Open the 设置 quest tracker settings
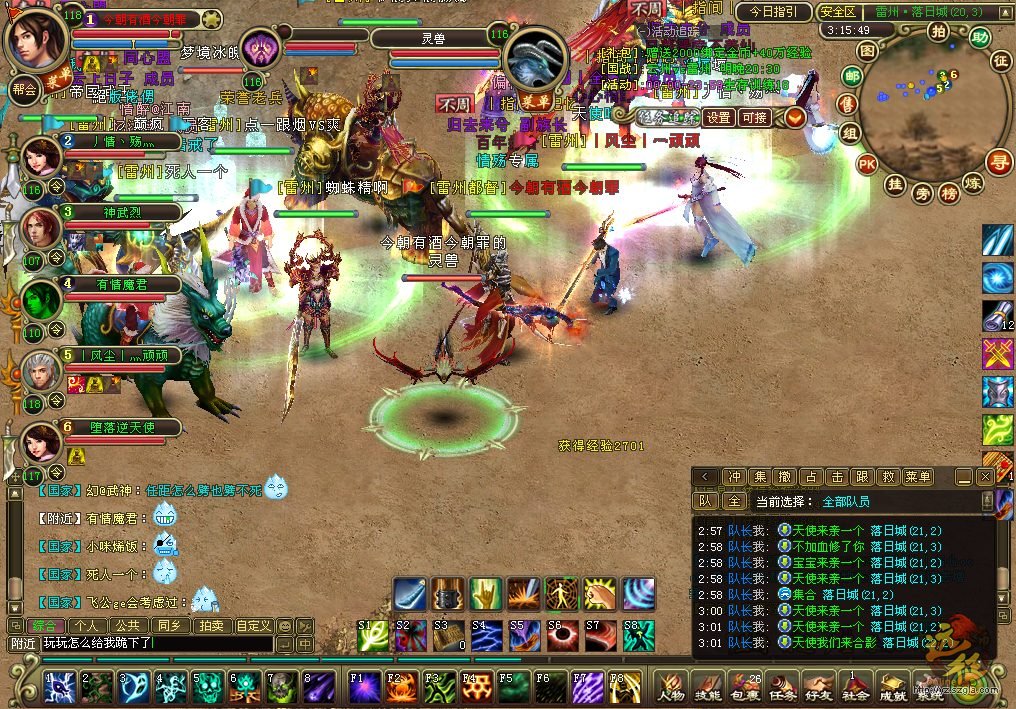Image resolution: width=1016 pixels, height=709 pixels. (718, 117)
